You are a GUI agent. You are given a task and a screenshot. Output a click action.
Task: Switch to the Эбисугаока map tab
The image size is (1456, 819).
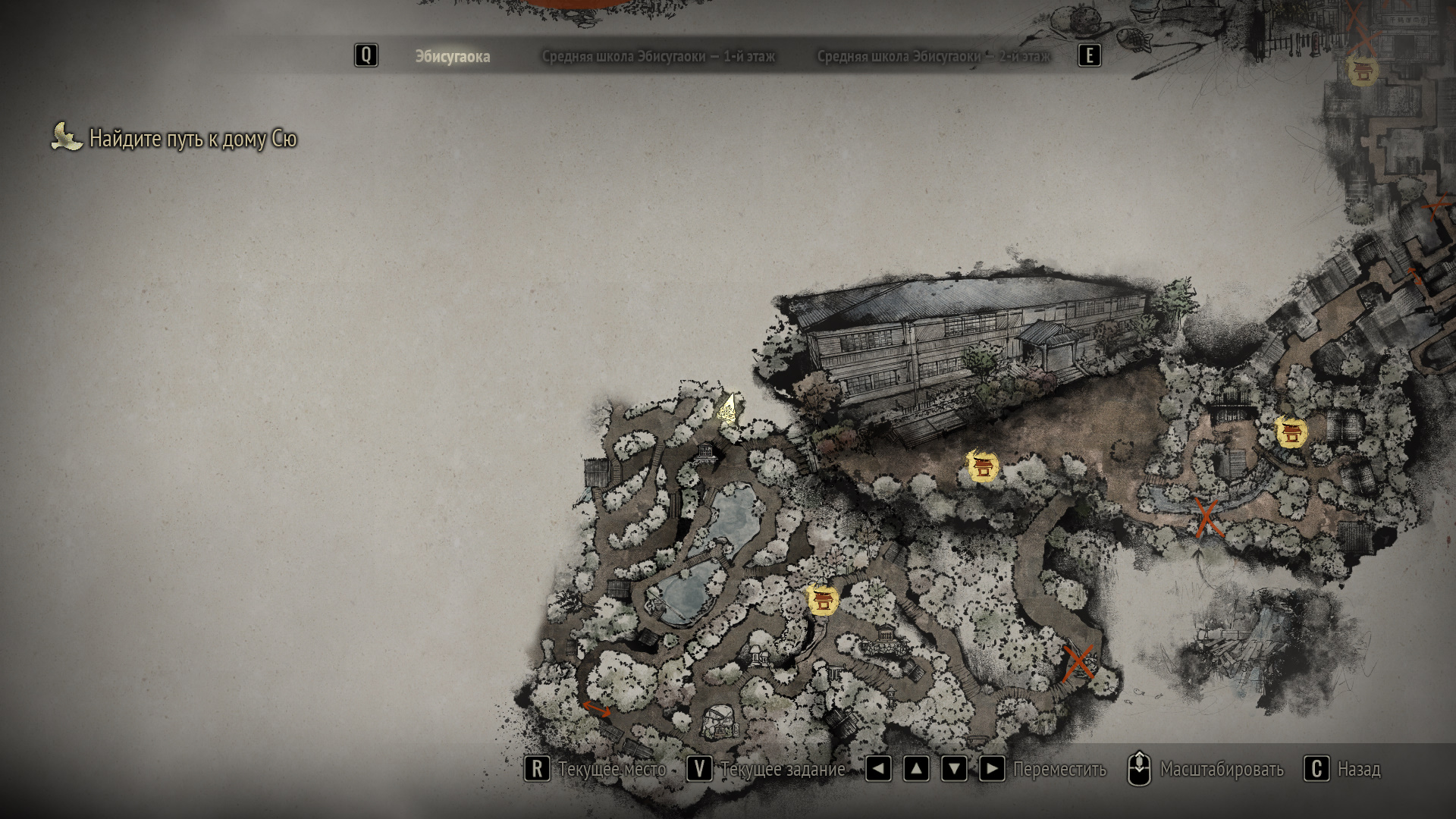(x=452, y=57)
